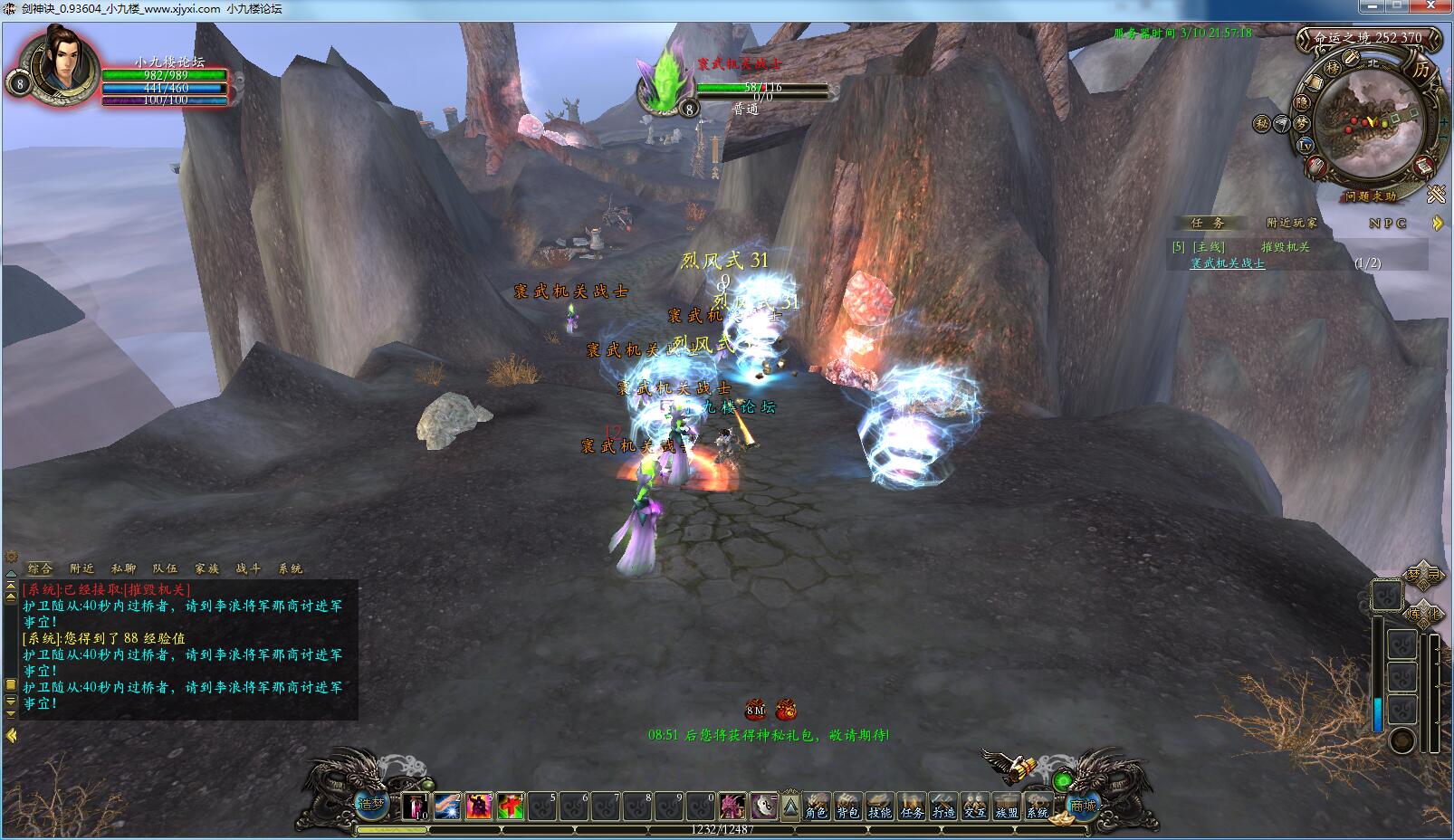The height and width of the screenshot is (840, 1454).
Task: Open the 系统 system menu button
Action: (1038, 805)
